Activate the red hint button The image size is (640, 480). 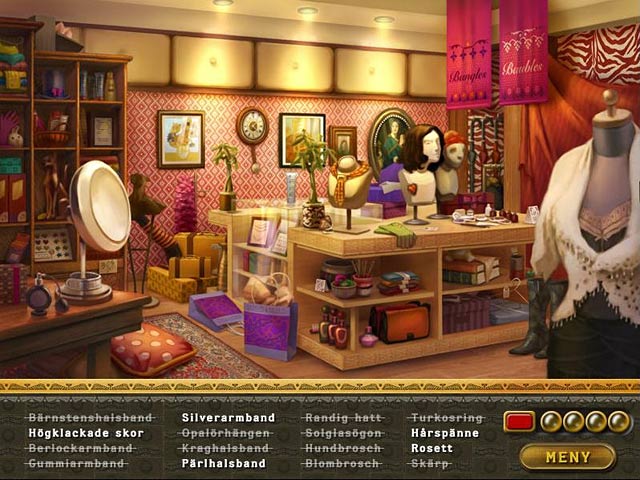[519, 421]
